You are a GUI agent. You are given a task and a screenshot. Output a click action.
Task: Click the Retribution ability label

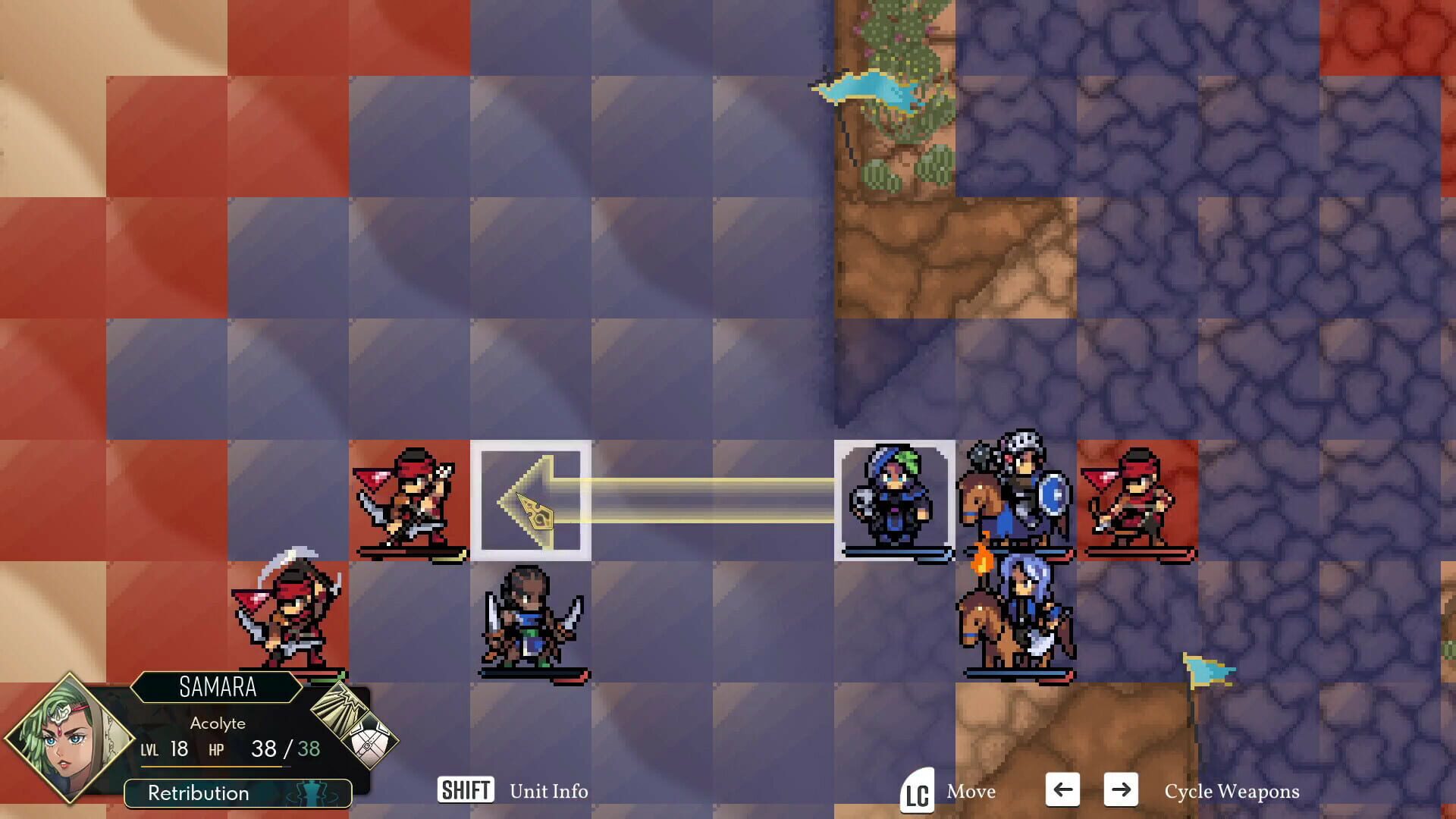pos(199,793)
